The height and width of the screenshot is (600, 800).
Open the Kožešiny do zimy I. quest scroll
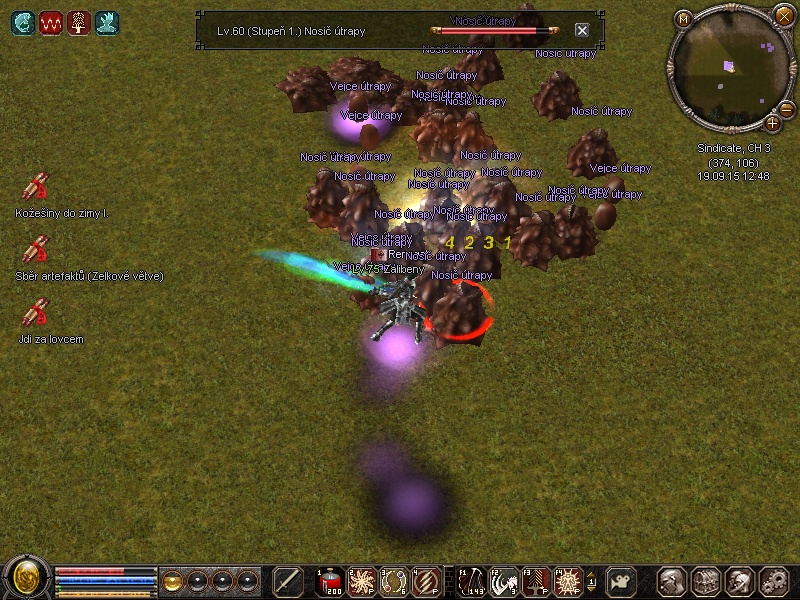pyautogui.click(x=37, y=188)
